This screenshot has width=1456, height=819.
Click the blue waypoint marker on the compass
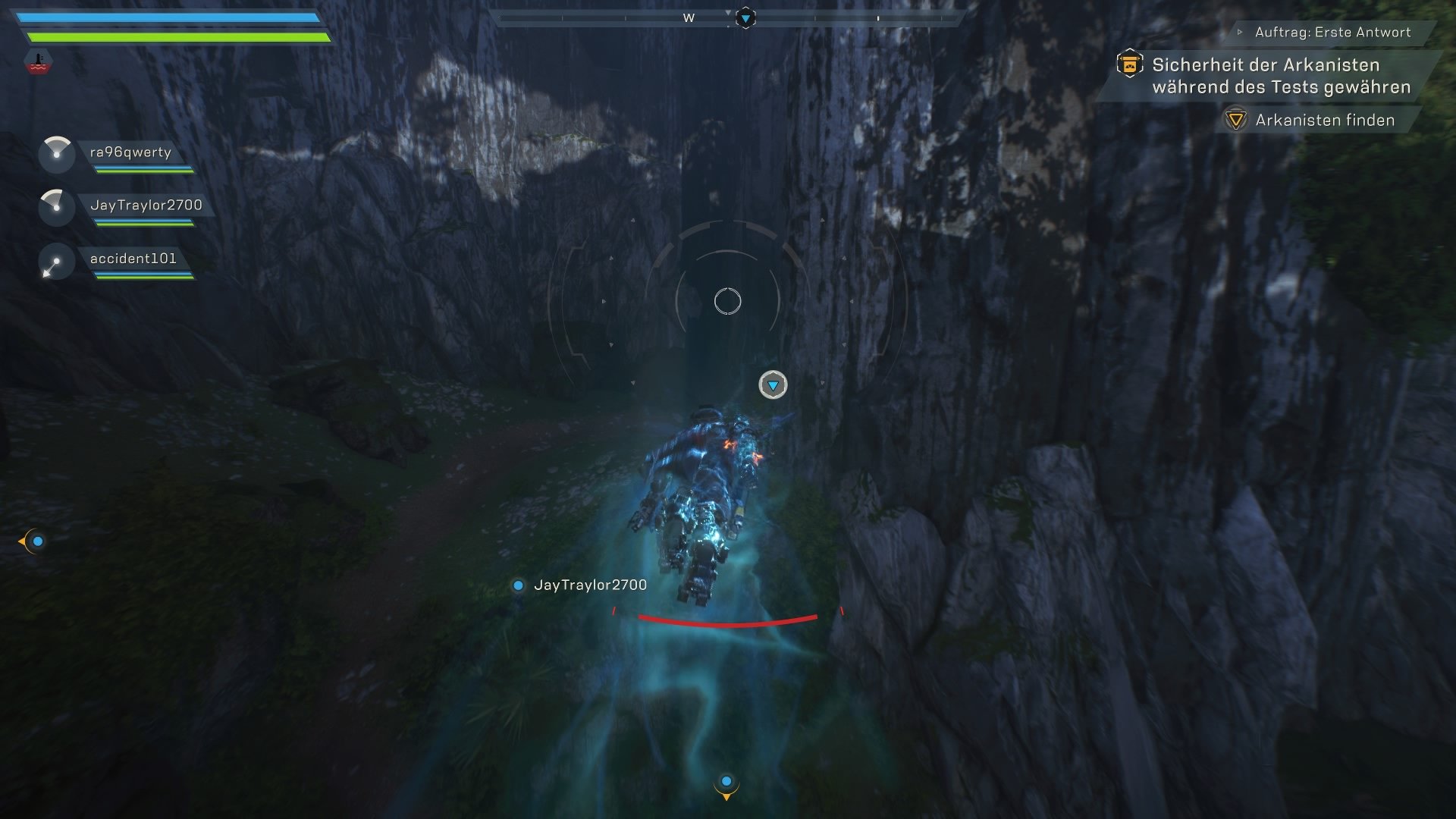[746, 16]
